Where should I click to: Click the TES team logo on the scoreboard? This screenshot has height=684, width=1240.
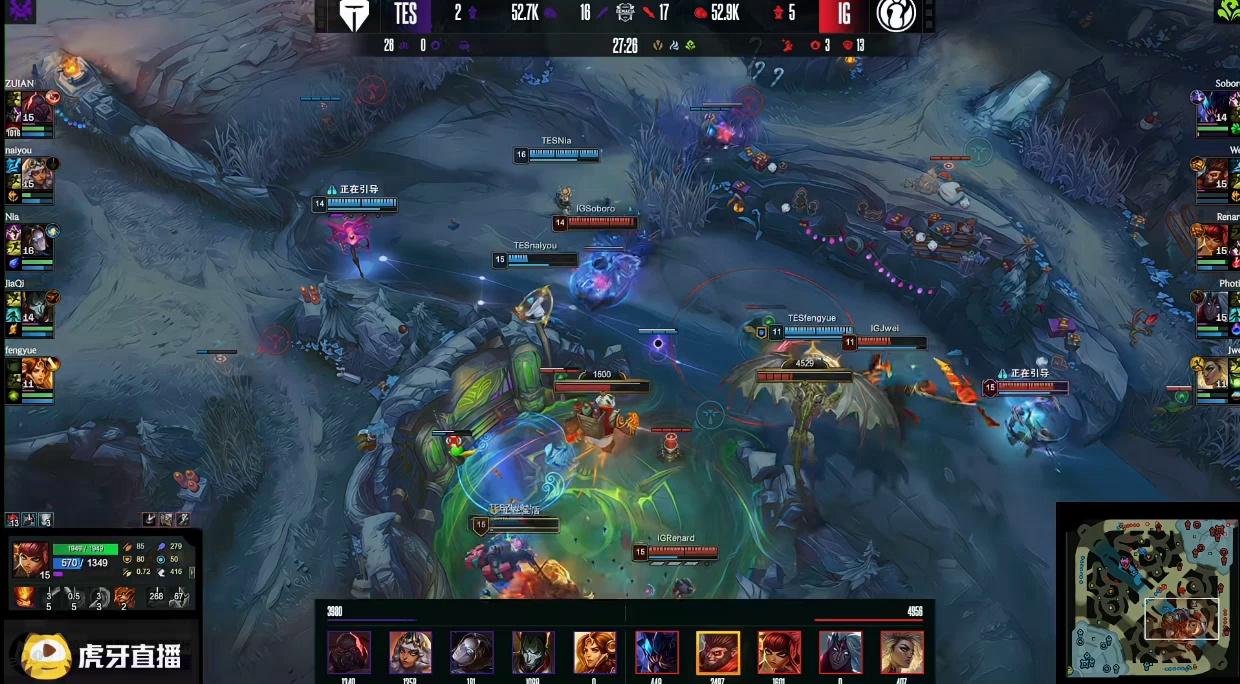[354, 15]
